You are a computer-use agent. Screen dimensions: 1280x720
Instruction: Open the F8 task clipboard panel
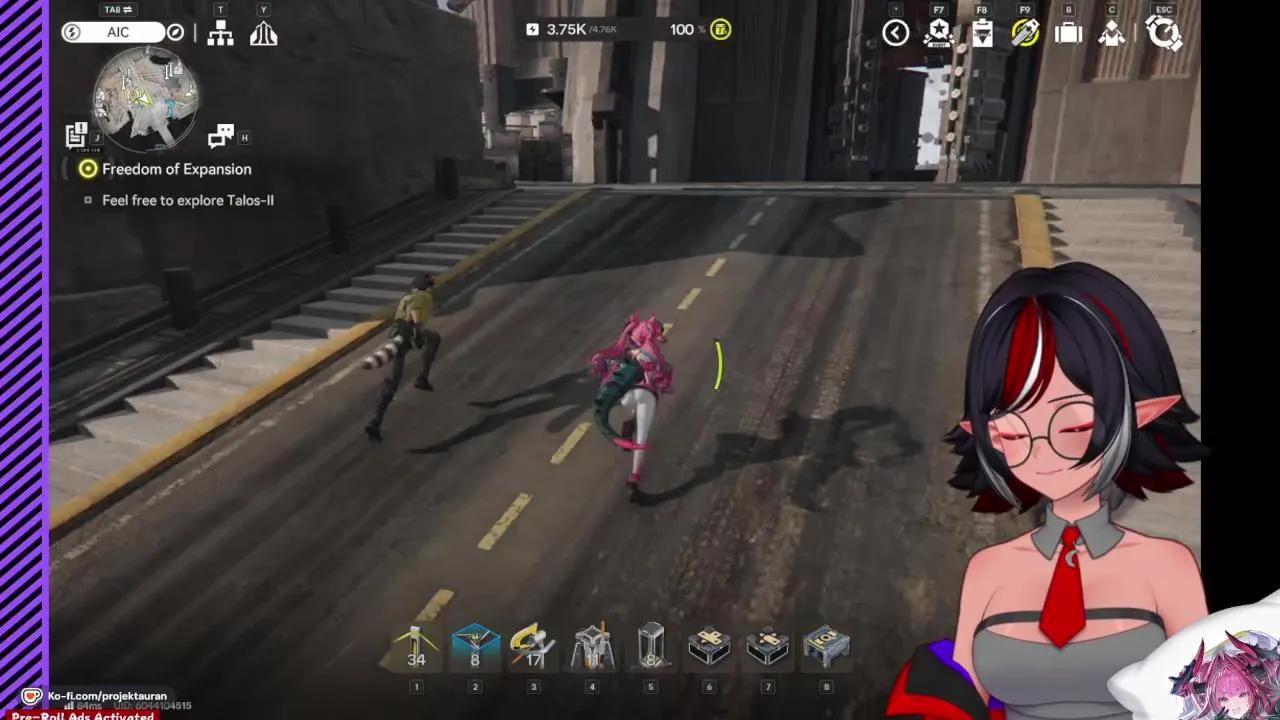point(981,33)
